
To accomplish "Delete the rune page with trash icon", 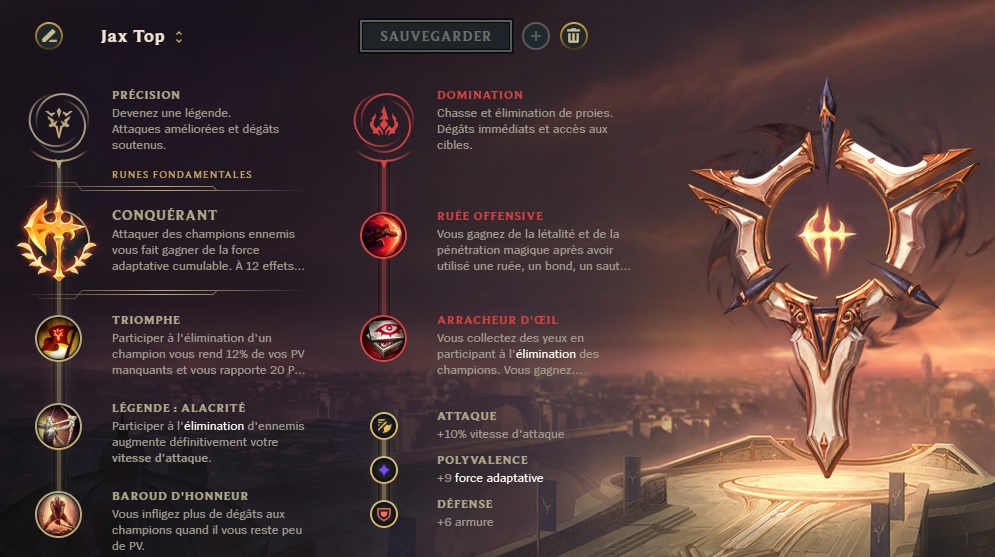I will [x=573, y=36].
